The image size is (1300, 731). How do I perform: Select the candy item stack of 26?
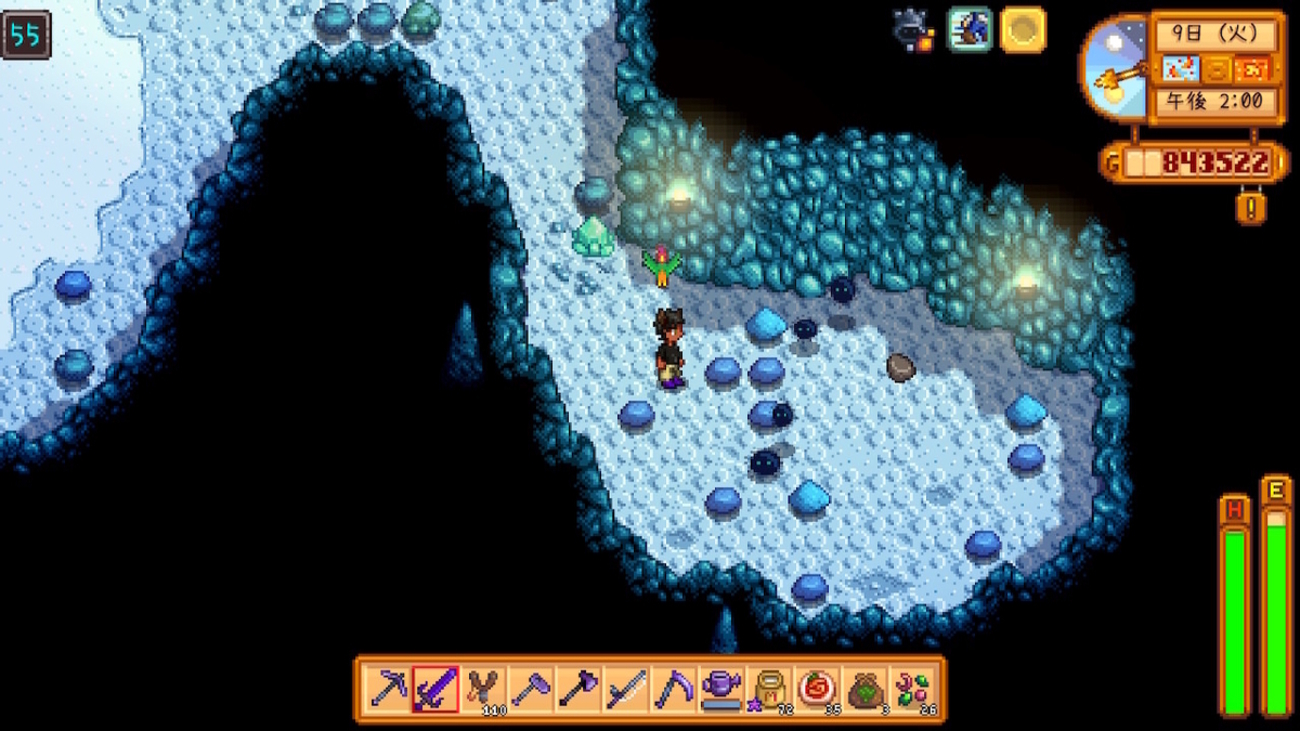[912, 689]
